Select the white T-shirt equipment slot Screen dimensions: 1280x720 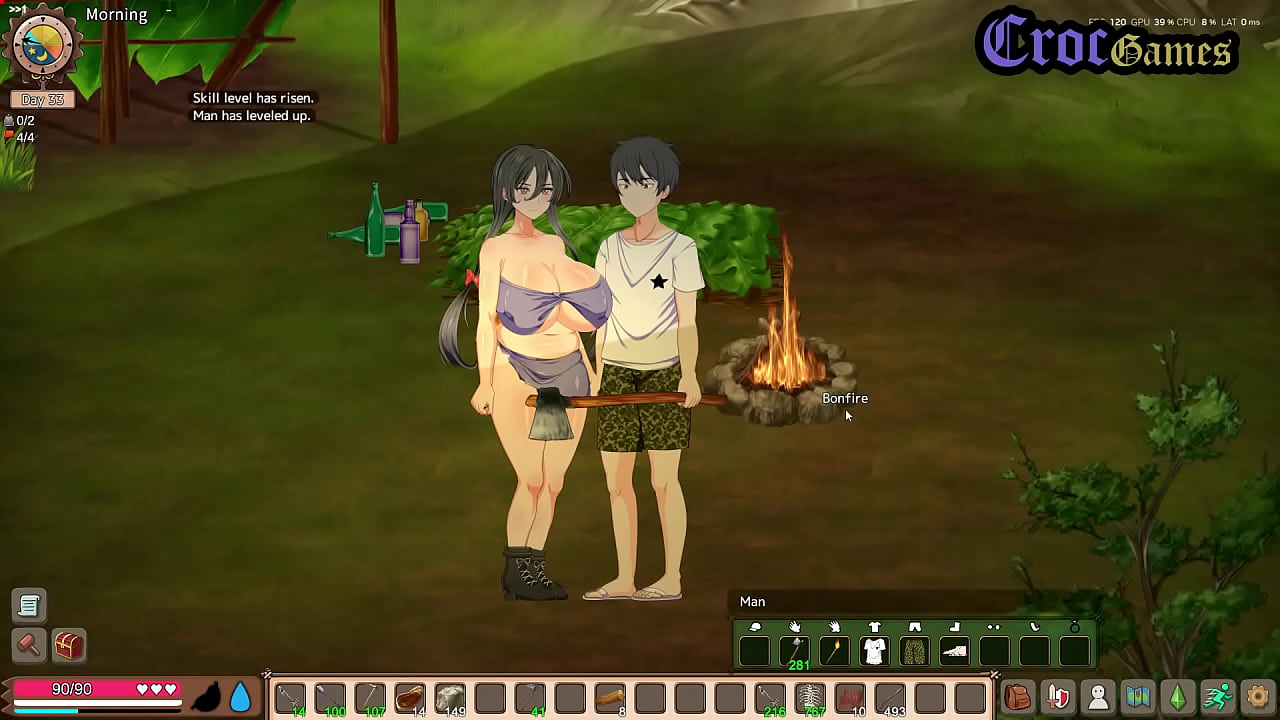point(875,651)
